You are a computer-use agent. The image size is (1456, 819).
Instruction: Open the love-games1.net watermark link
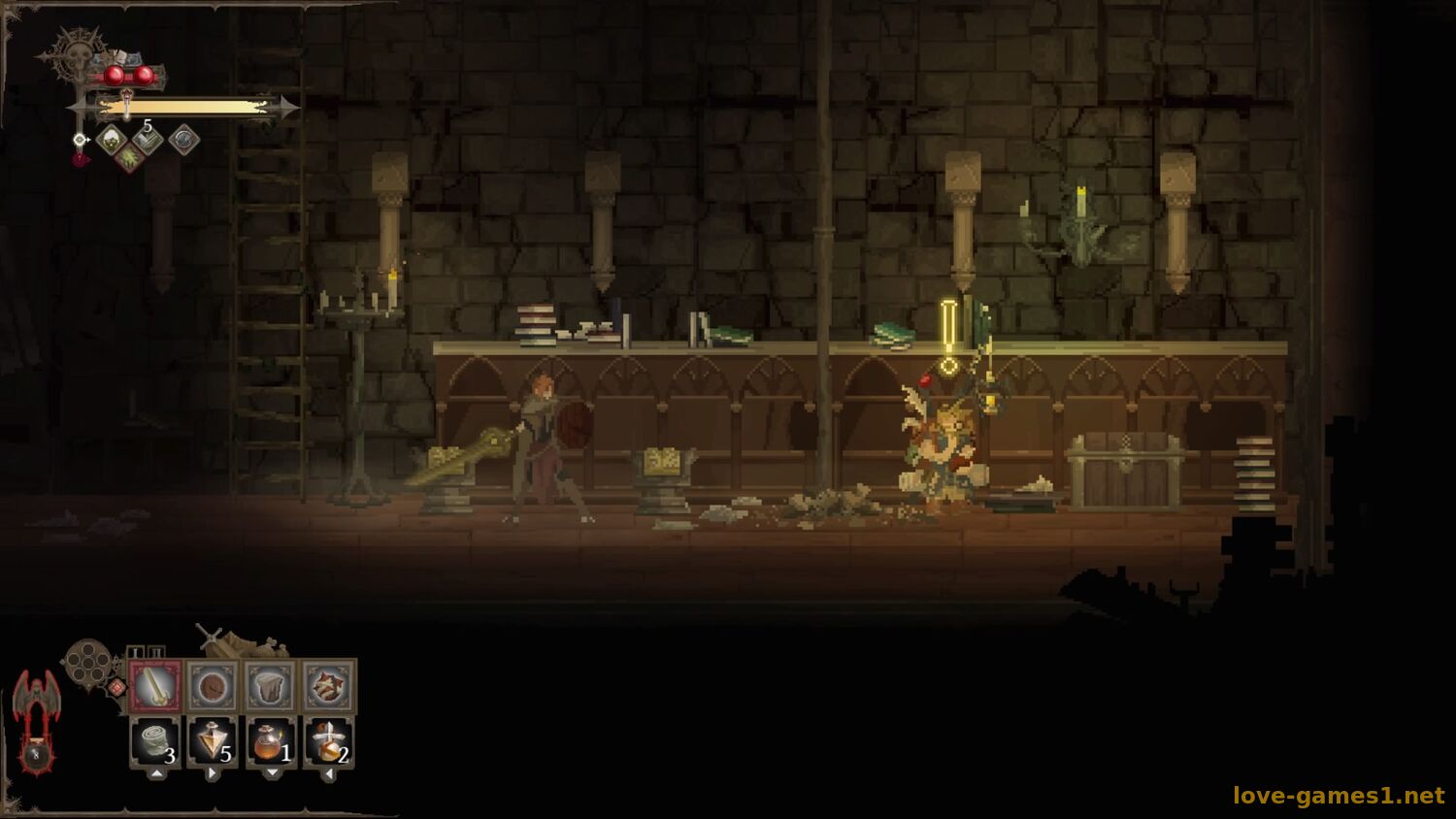click(x=1338, y=796)
